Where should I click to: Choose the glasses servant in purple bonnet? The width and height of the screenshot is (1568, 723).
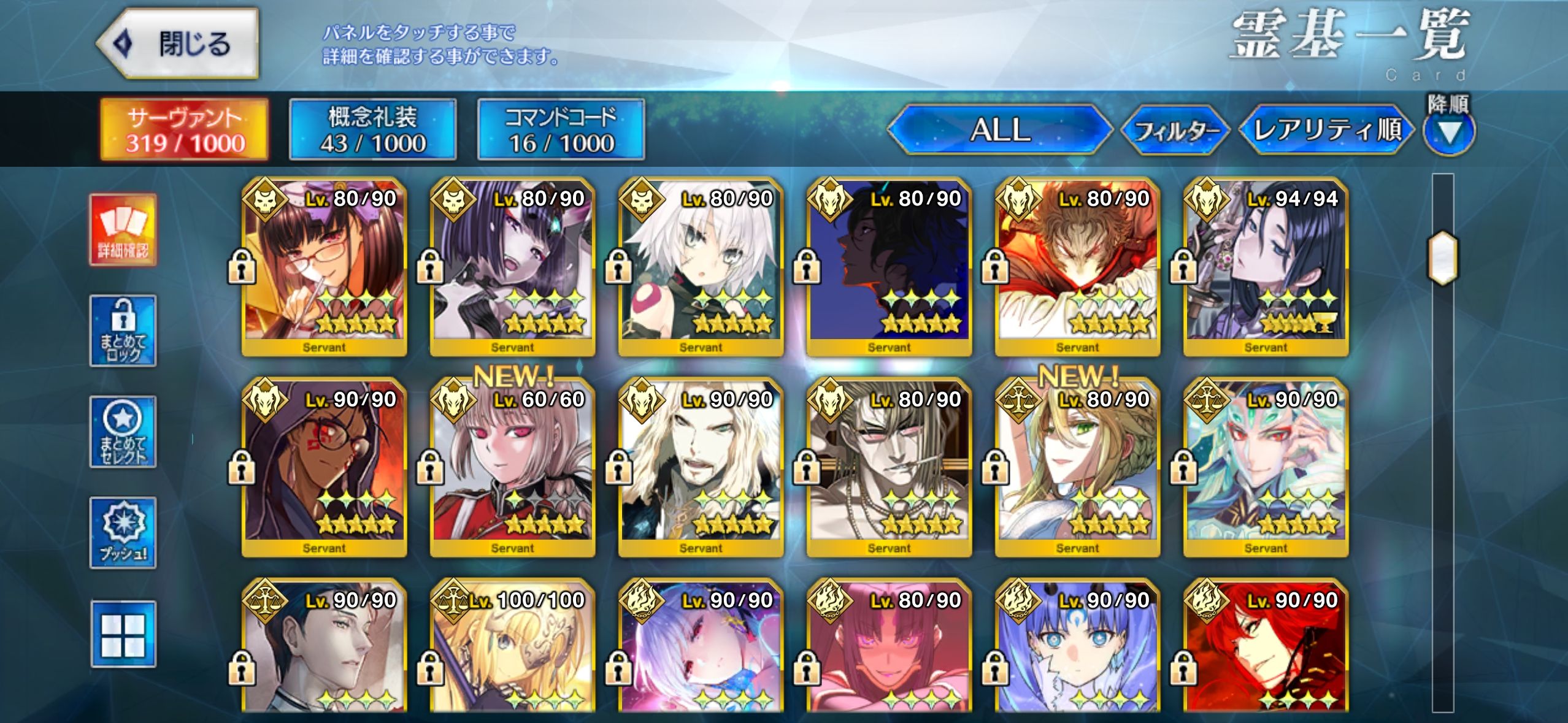point(324,267)
